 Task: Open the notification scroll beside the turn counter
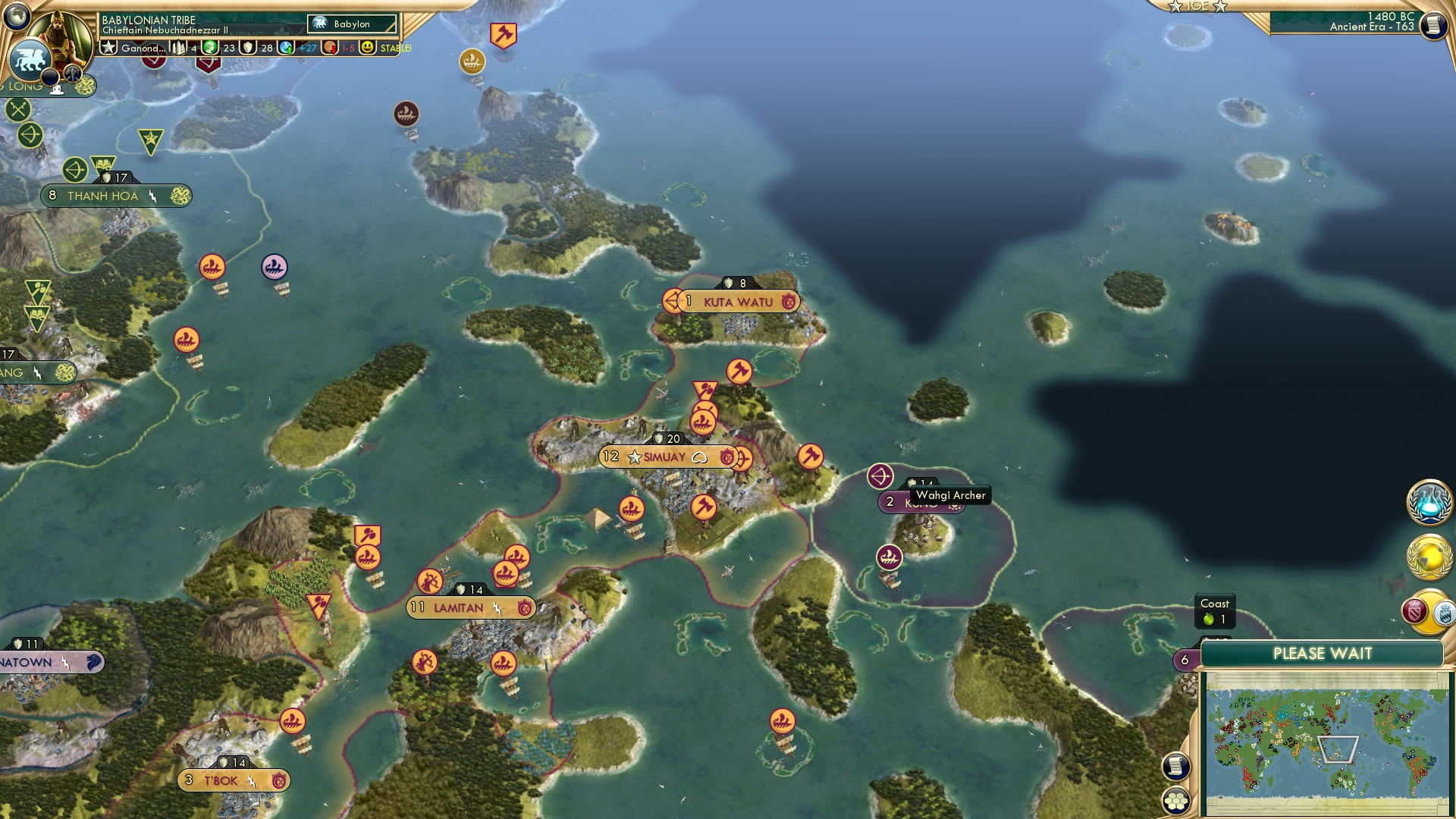click(x=1432, y=25)
